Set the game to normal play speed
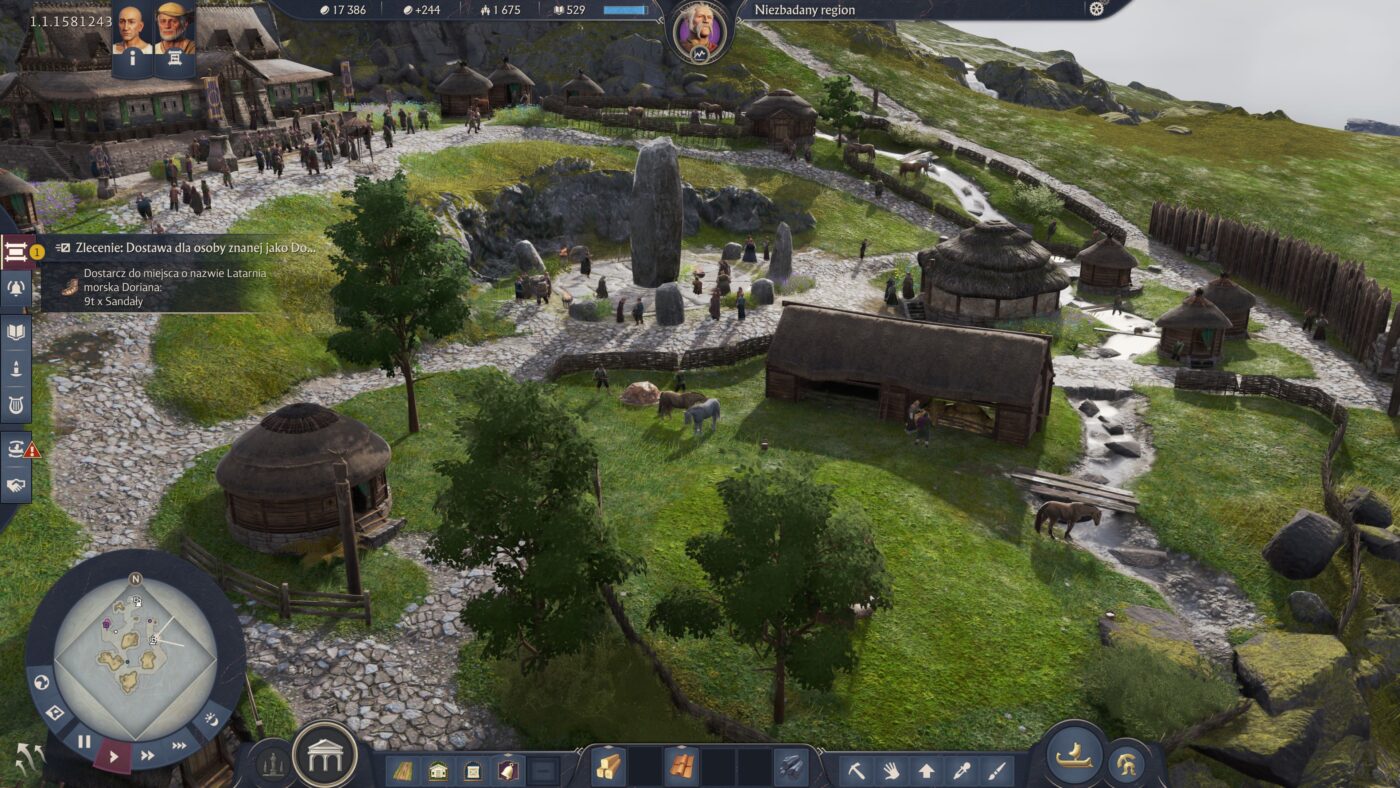Screen dimensions: 1400x788 [113, 756]
